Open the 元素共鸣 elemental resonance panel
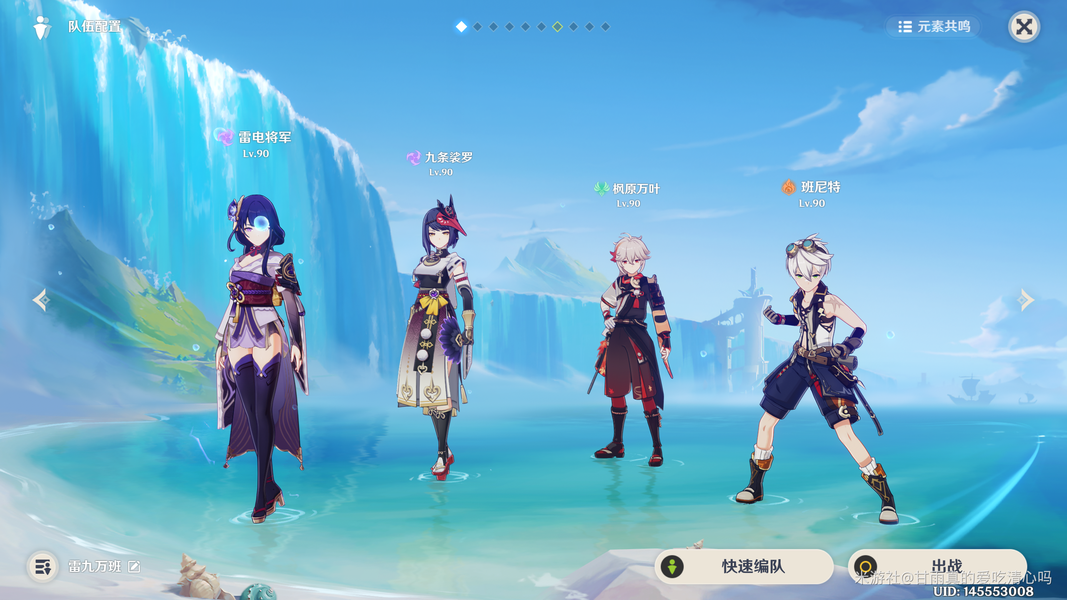1067x600 pixels. (x=934, y=27)
